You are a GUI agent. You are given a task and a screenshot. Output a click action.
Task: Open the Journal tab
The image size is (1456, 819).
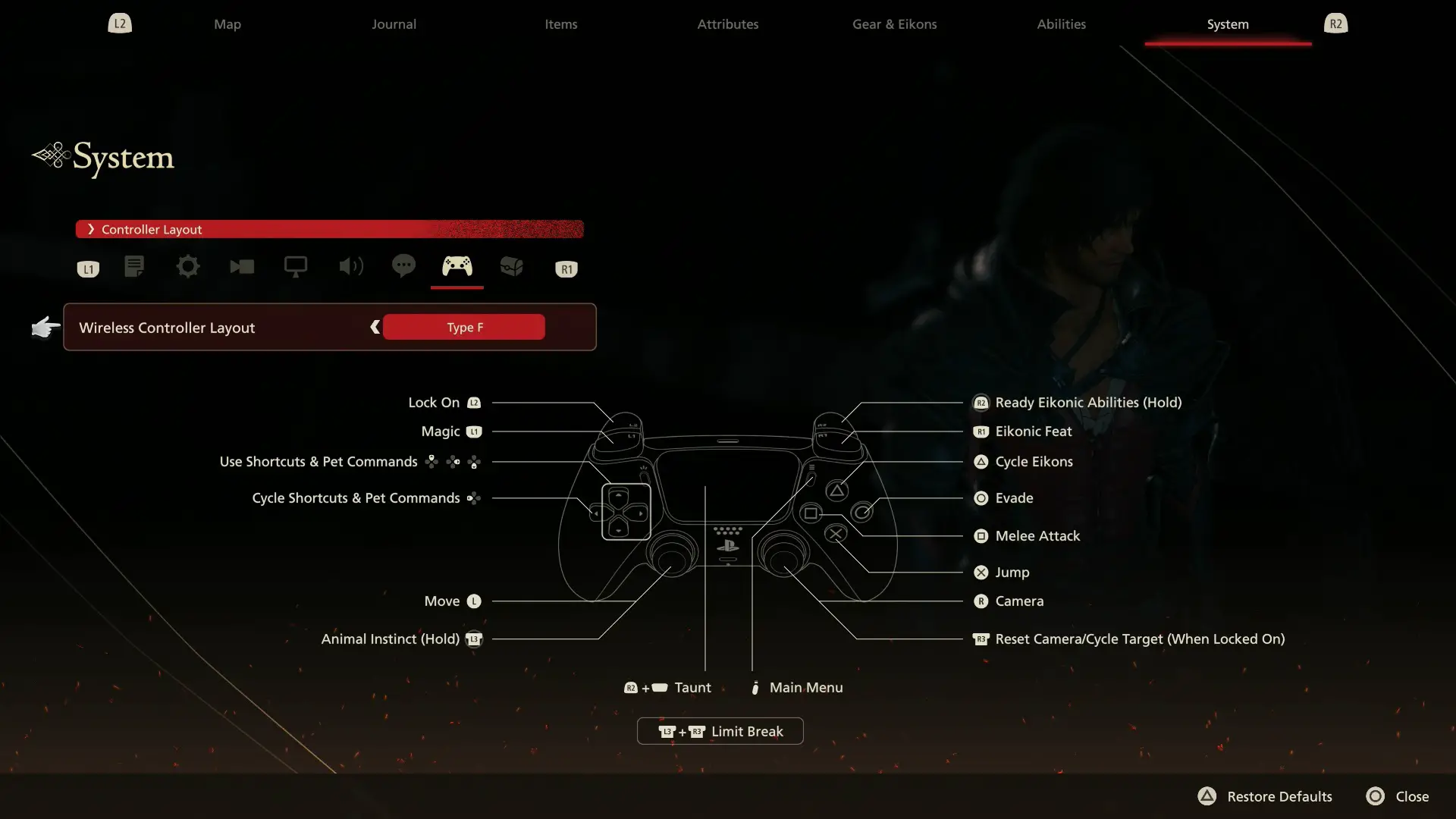(x=394, y=24)
